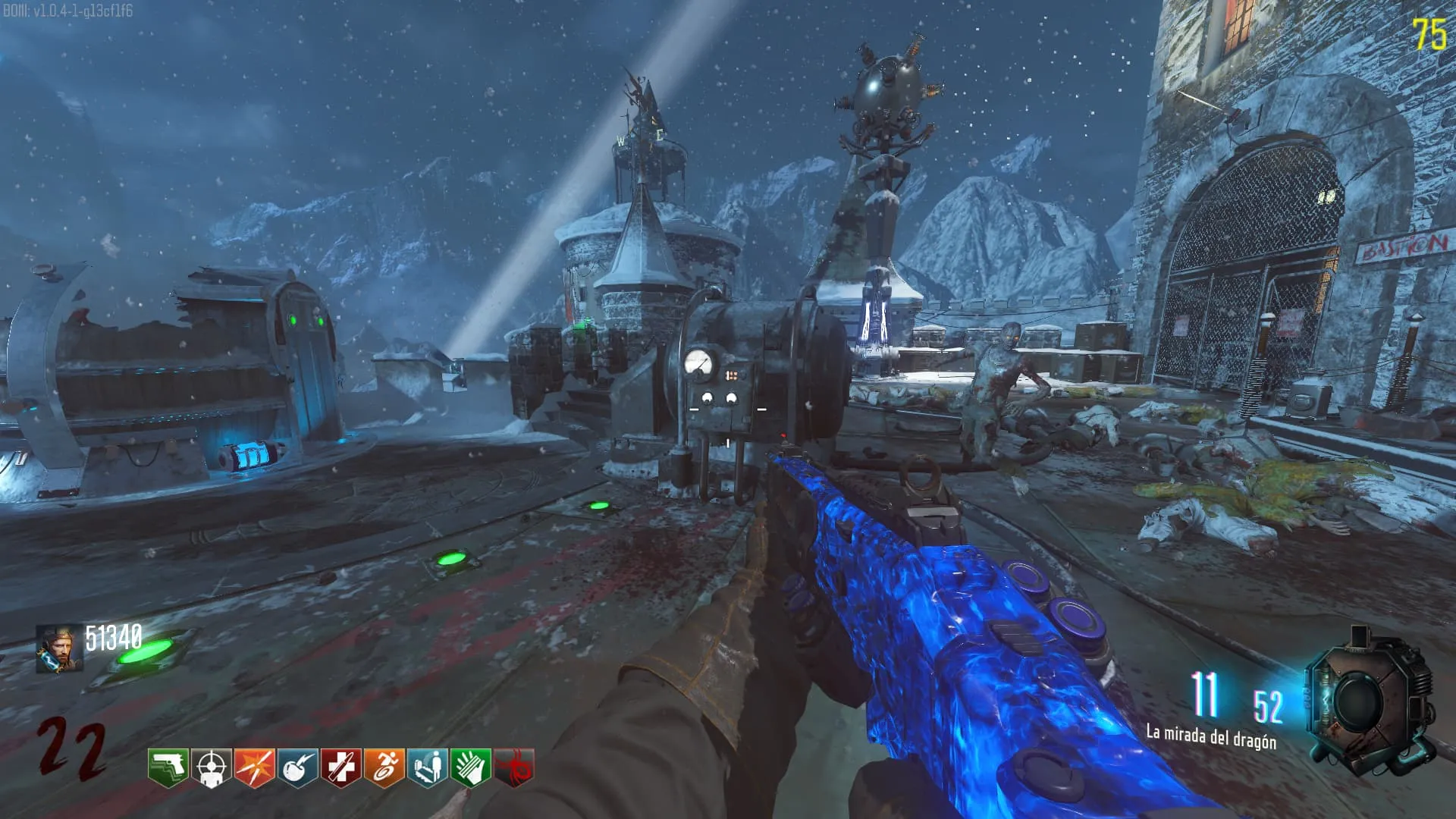Select the Electric Cherry perk icon
Viewport: 1456px width, 819px height.
(x=297, y=767)
